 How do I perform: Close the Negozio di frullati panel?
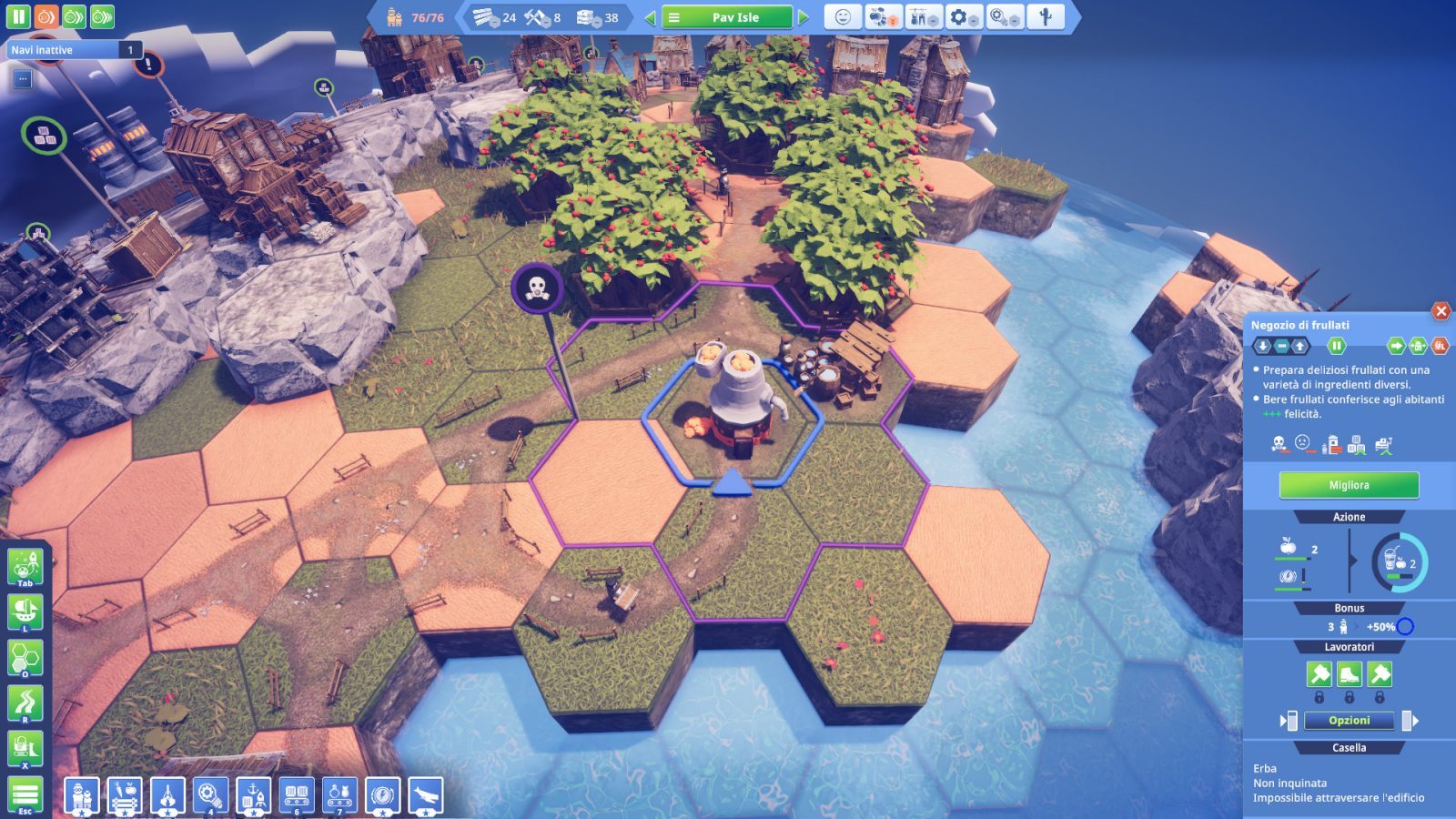[x=1441, y=311]
